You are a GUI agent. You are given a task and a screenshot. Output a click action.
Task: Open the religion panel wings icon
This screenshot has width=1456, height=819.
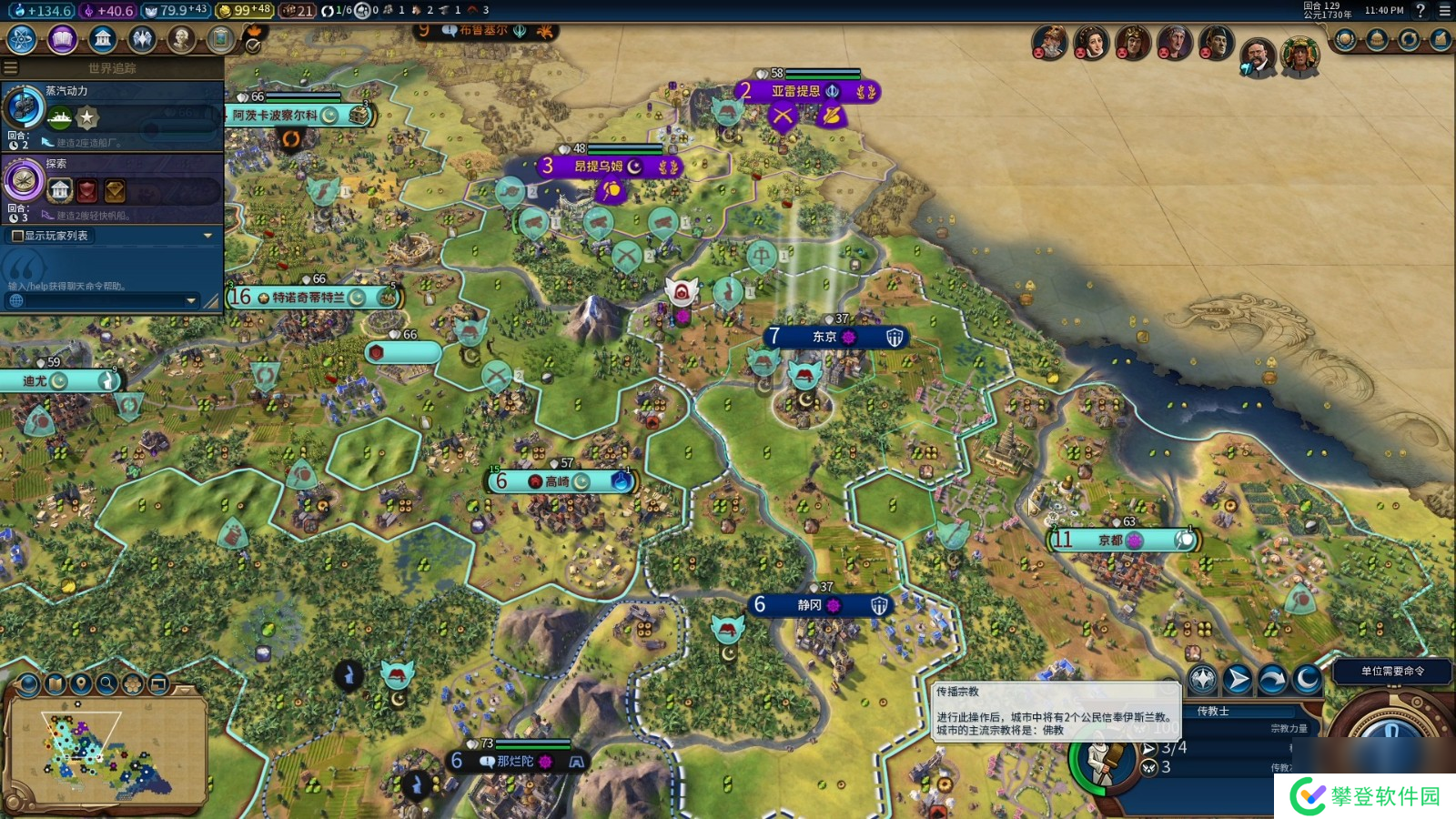coord(142,39)
